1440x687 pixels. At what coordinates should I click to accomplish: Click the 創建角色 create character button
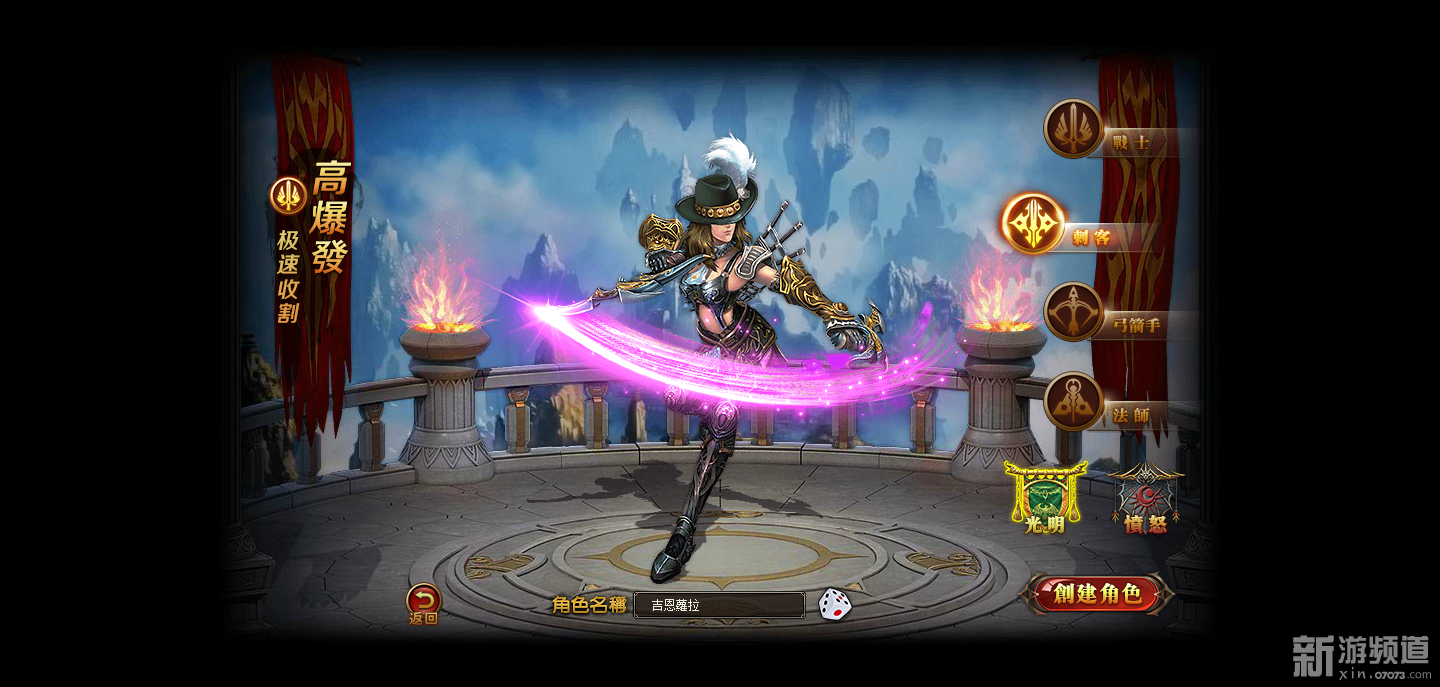[x=1096, y=594]
